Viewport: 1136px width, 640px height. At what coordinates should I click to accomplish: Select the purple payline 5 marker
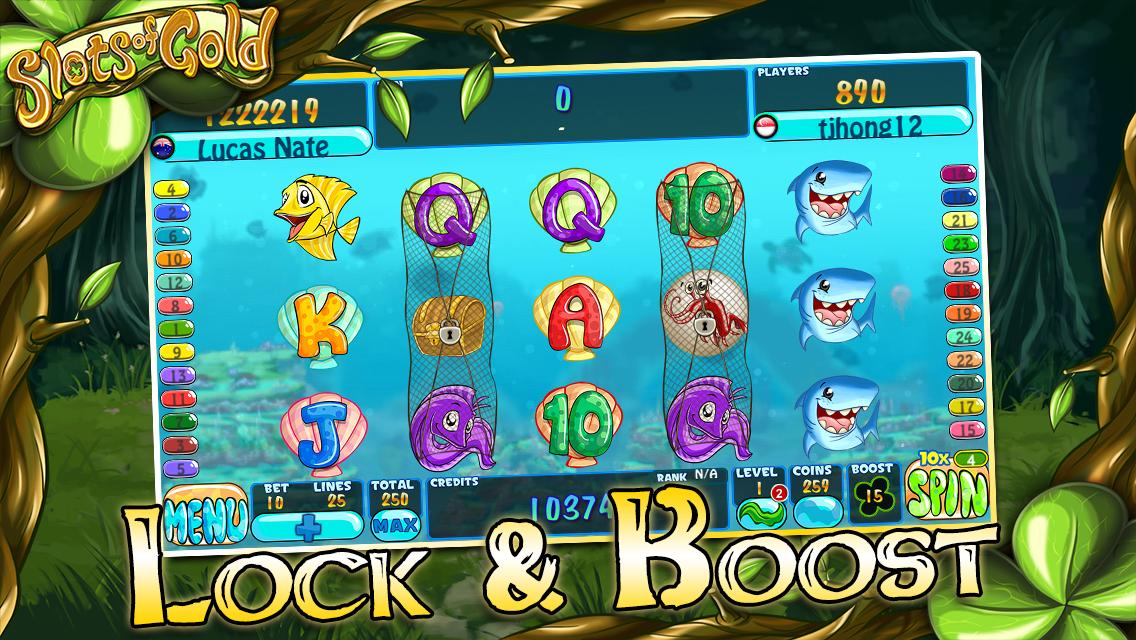click(x=179, y=467)
